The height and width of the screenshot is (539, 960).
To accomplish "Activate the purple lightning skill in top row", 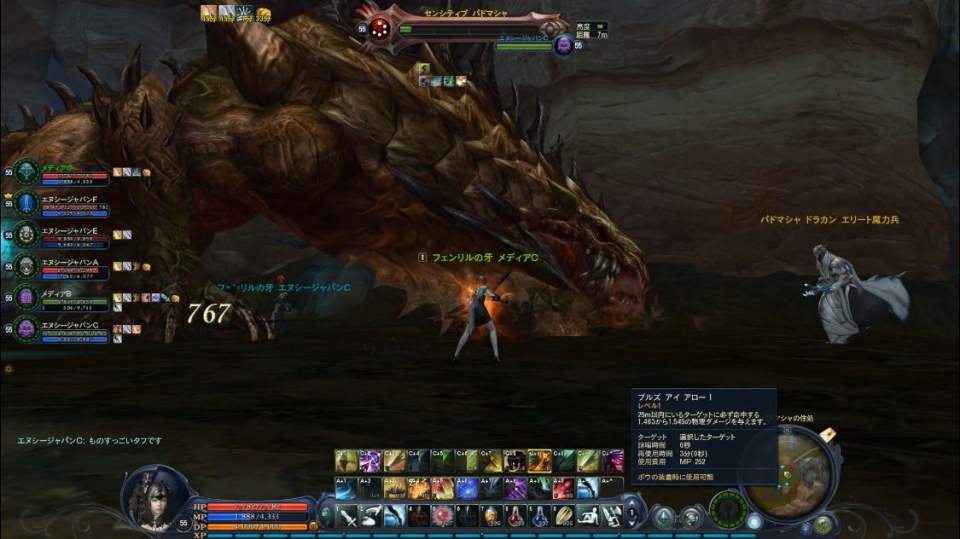I will coord(369,461).
